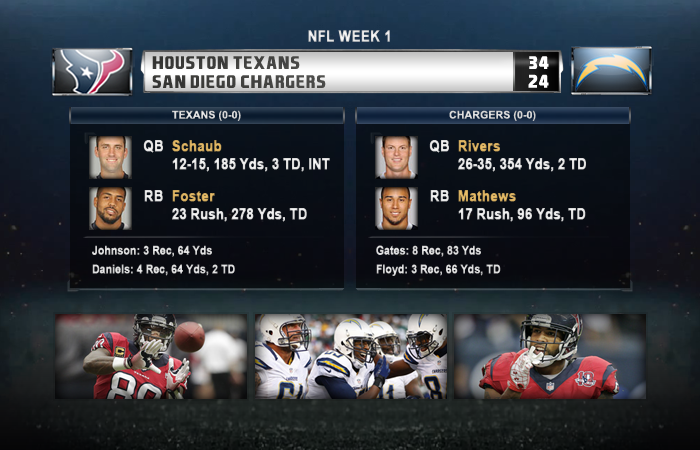Open the Chargers players huddle photo

coord(350,357)
